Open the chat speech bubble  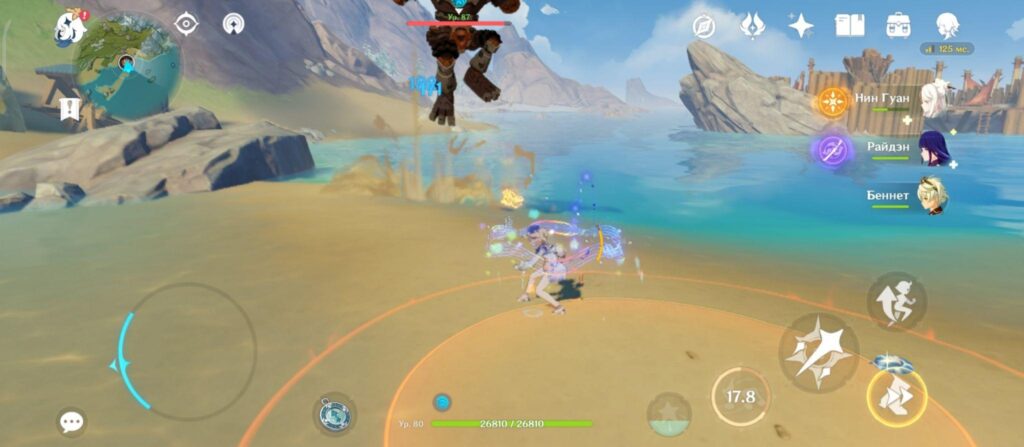71,422
